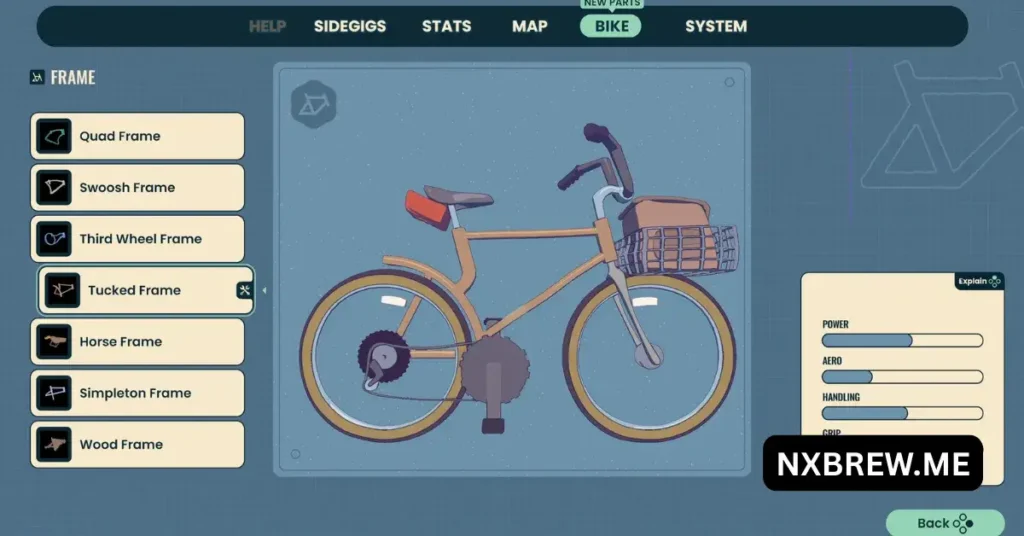Choose the Horse Frame
The height and width of the screenshot is (536, 1024).
click(138, 342)
